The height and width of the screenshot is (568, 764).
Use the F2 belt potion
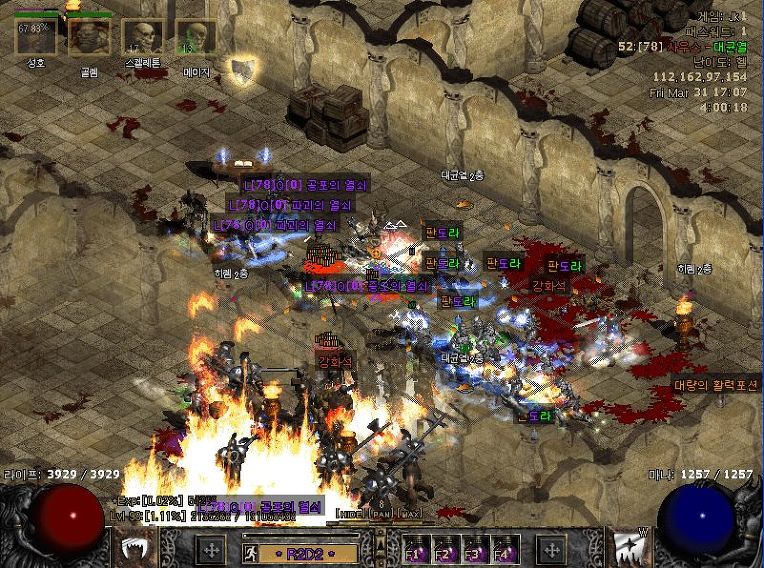point(444,551)
